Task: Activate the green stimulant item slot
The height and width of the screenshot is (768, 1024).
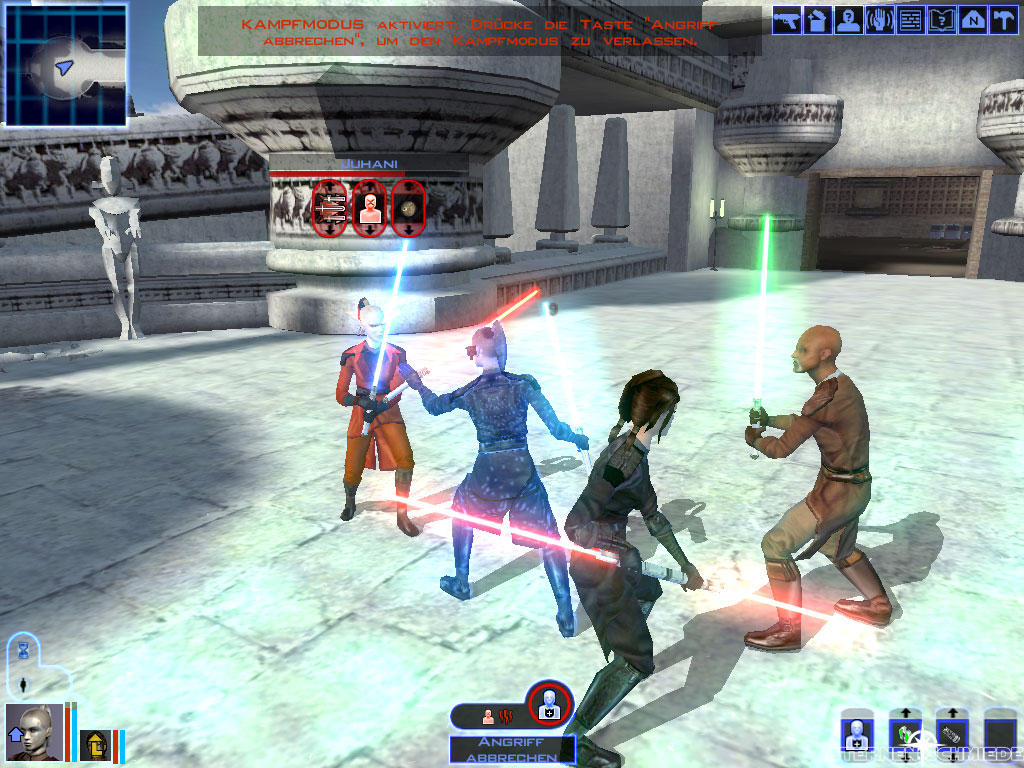Action: tap(905, 736)
